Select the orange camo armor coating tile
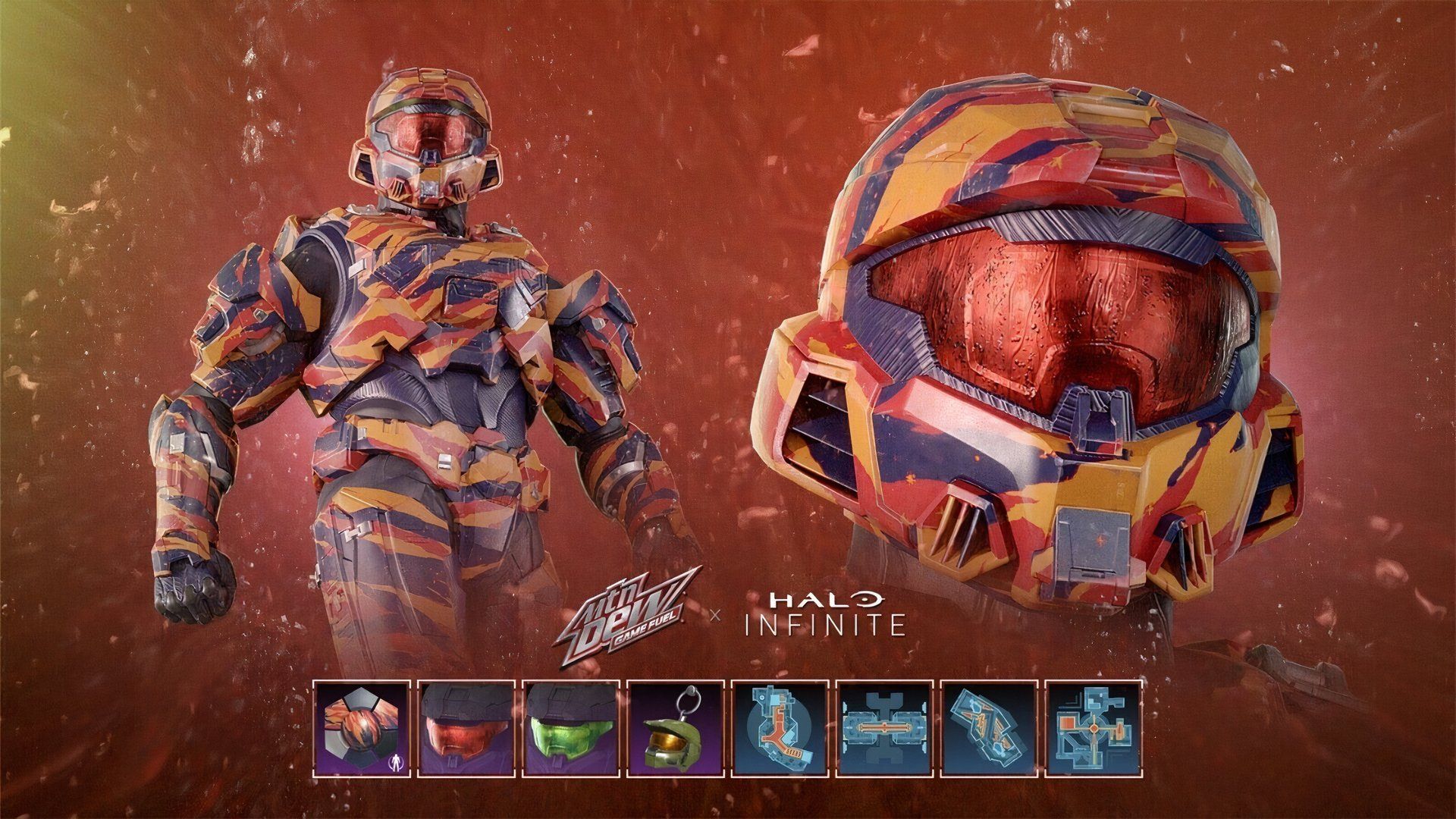The height and width of the screenshot is (819, 1456). pyautogui.click(x=362, y=730)
